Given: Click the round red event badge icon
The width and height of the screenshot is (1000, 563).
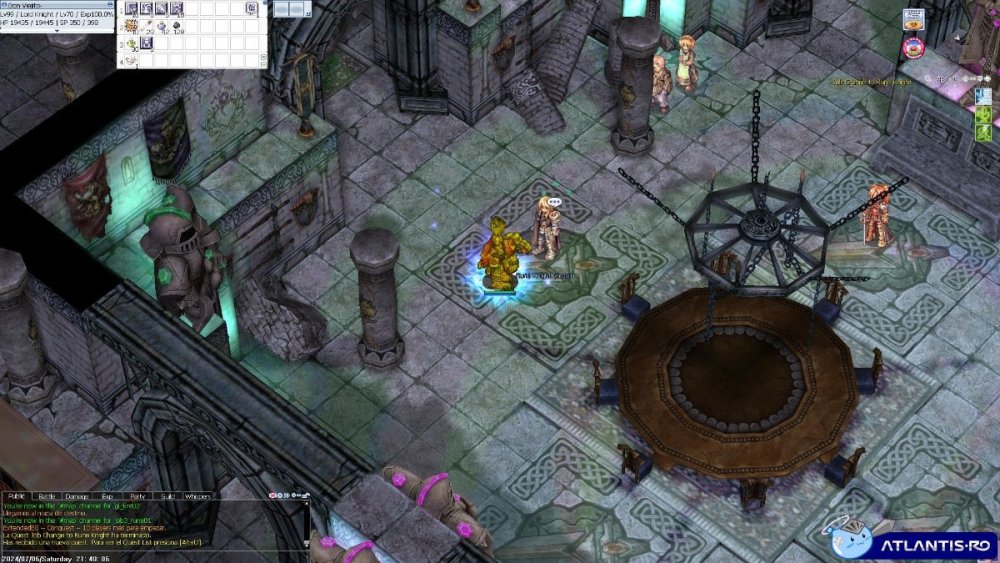Looking at the screenshot, I should [913, 46].
